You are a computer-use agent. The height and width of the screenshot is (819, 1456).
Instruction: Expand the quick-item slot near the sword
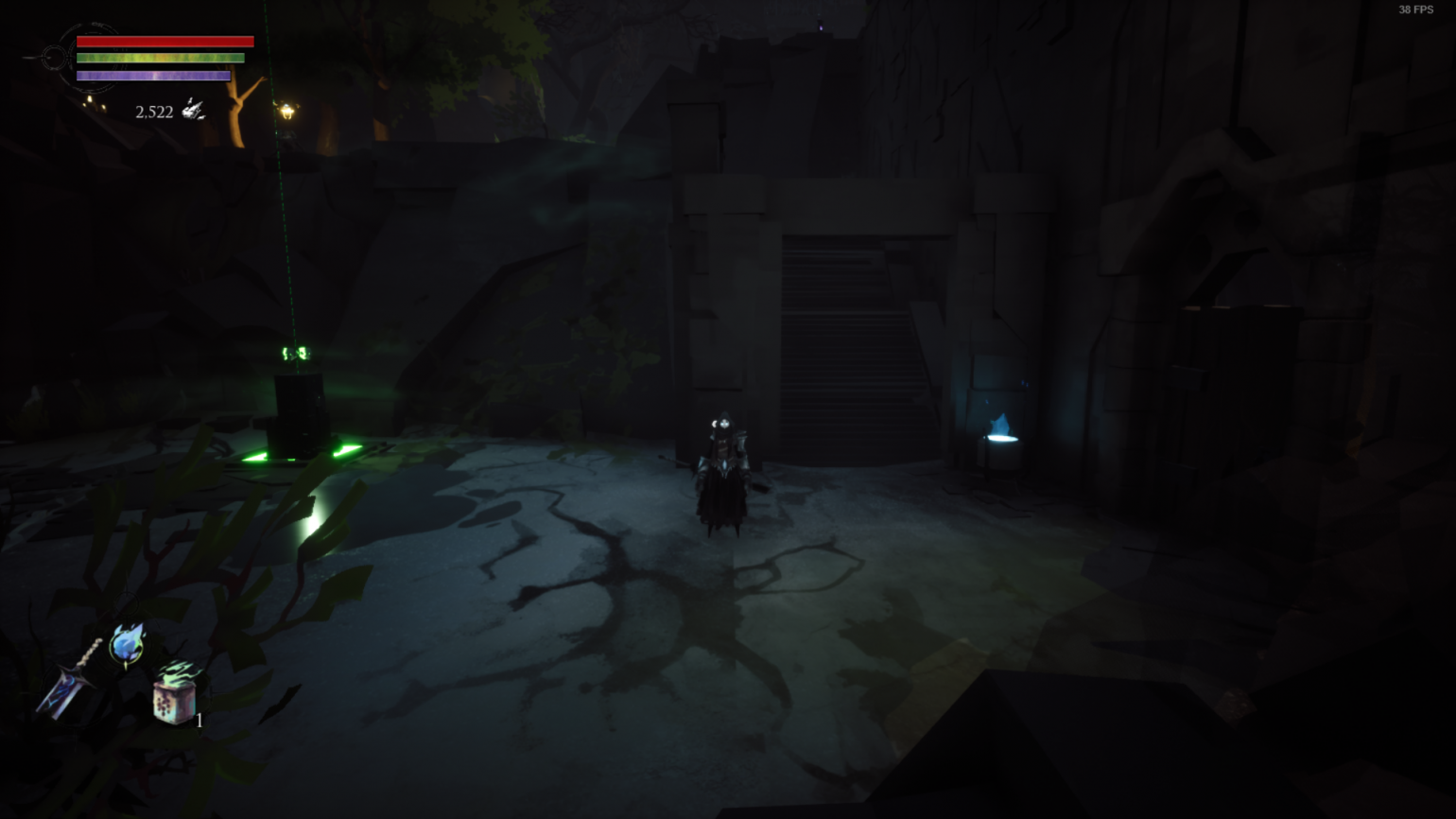[176, 702]
